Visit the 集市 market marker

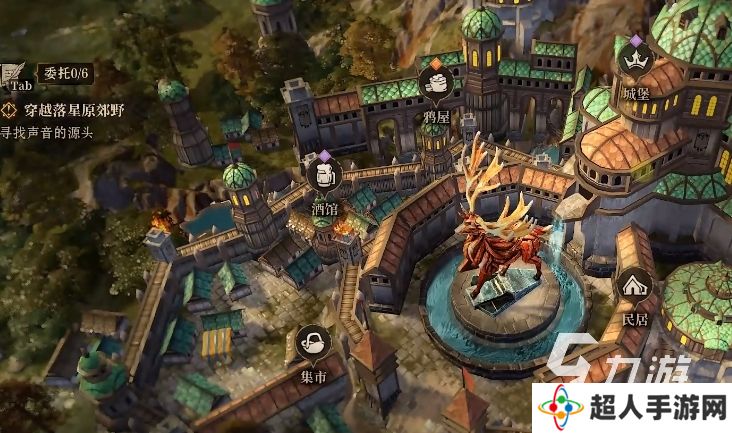314,342
